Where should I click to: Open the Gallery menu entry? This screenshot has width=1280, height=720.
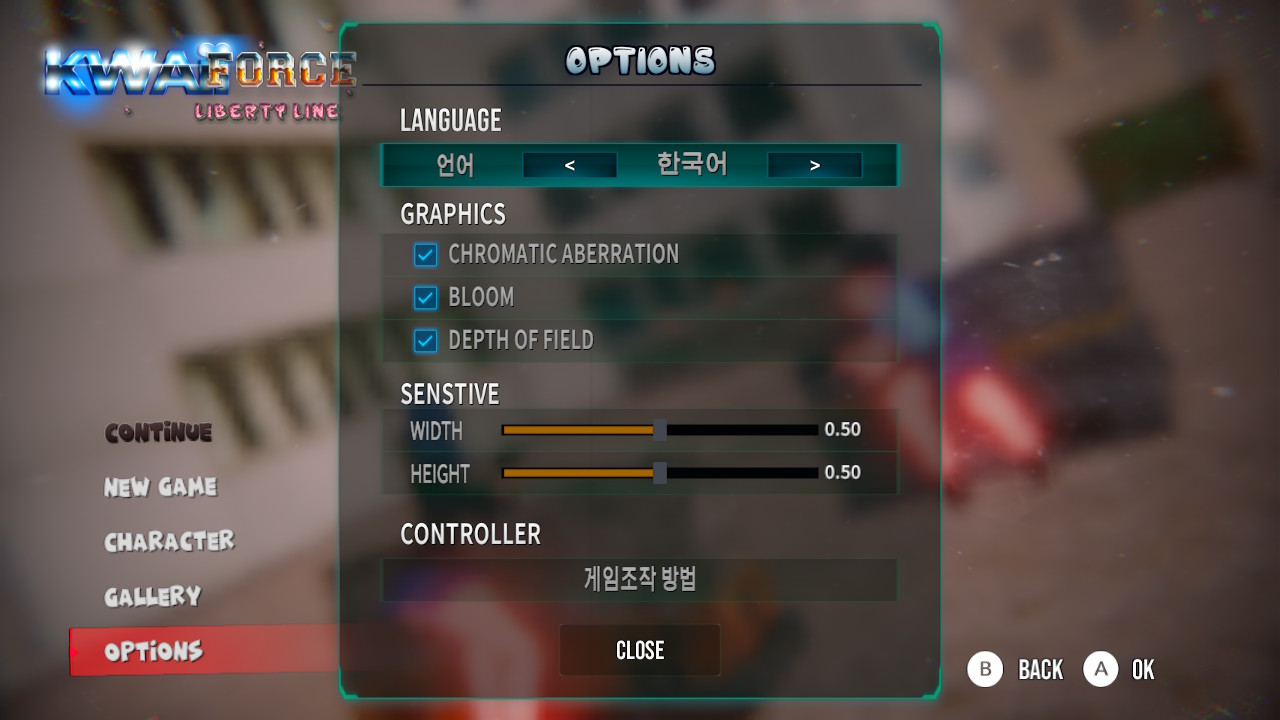[x=152, y=596]
